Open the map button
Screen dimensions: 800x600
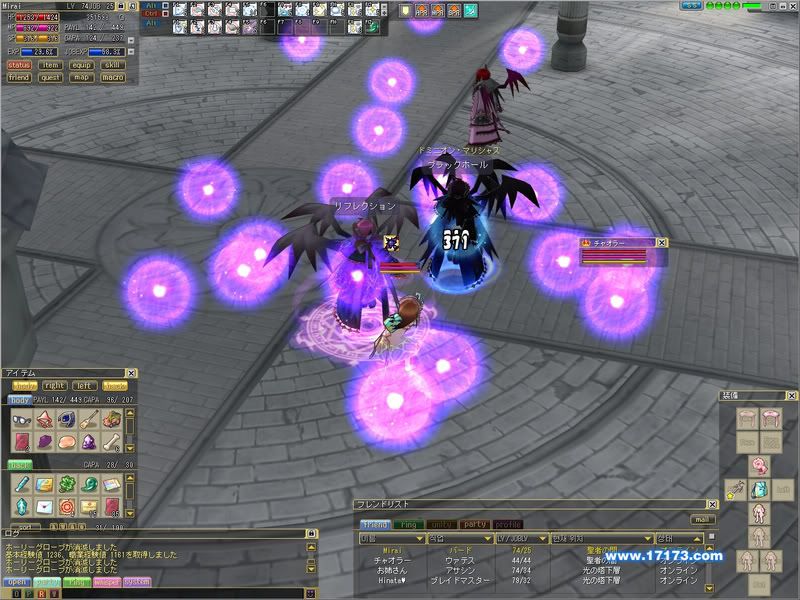pos(82,76)
